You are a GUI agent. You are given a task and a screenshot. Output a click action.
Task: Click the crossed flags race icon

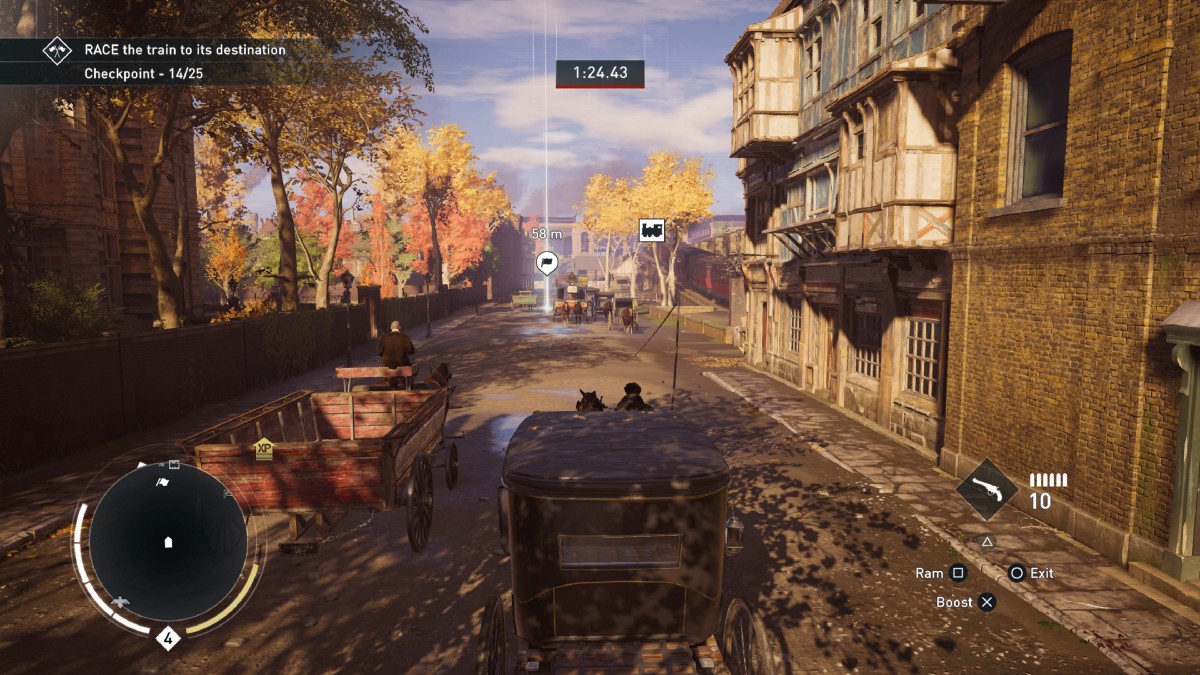click(57, 50)
